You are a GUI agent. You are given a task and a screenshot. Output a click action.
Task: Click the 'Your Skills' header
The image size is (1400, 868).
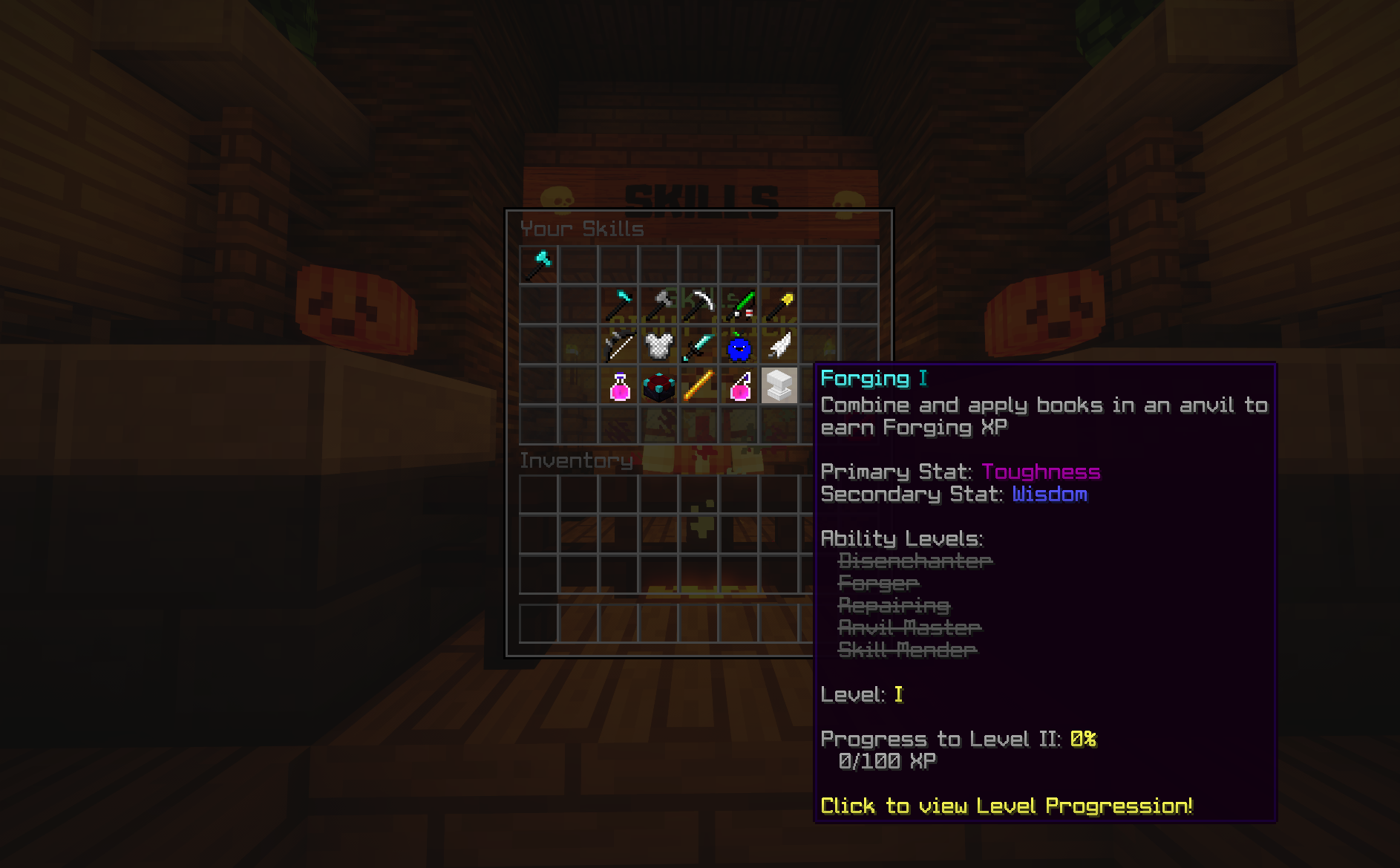coord(583,229)
